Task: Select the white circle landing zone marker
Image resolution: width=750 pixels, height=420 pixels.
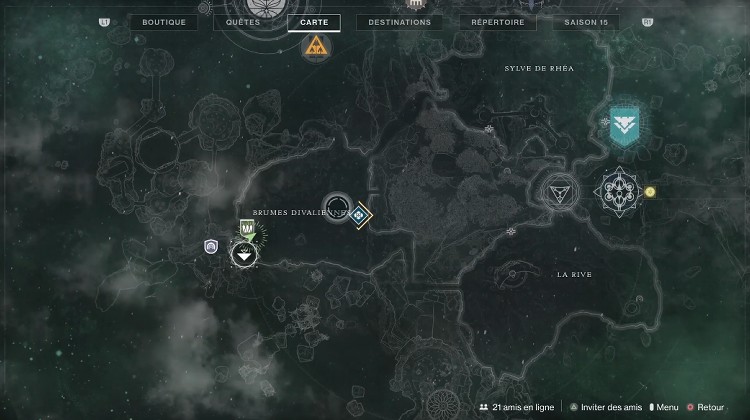Action: 242,255
